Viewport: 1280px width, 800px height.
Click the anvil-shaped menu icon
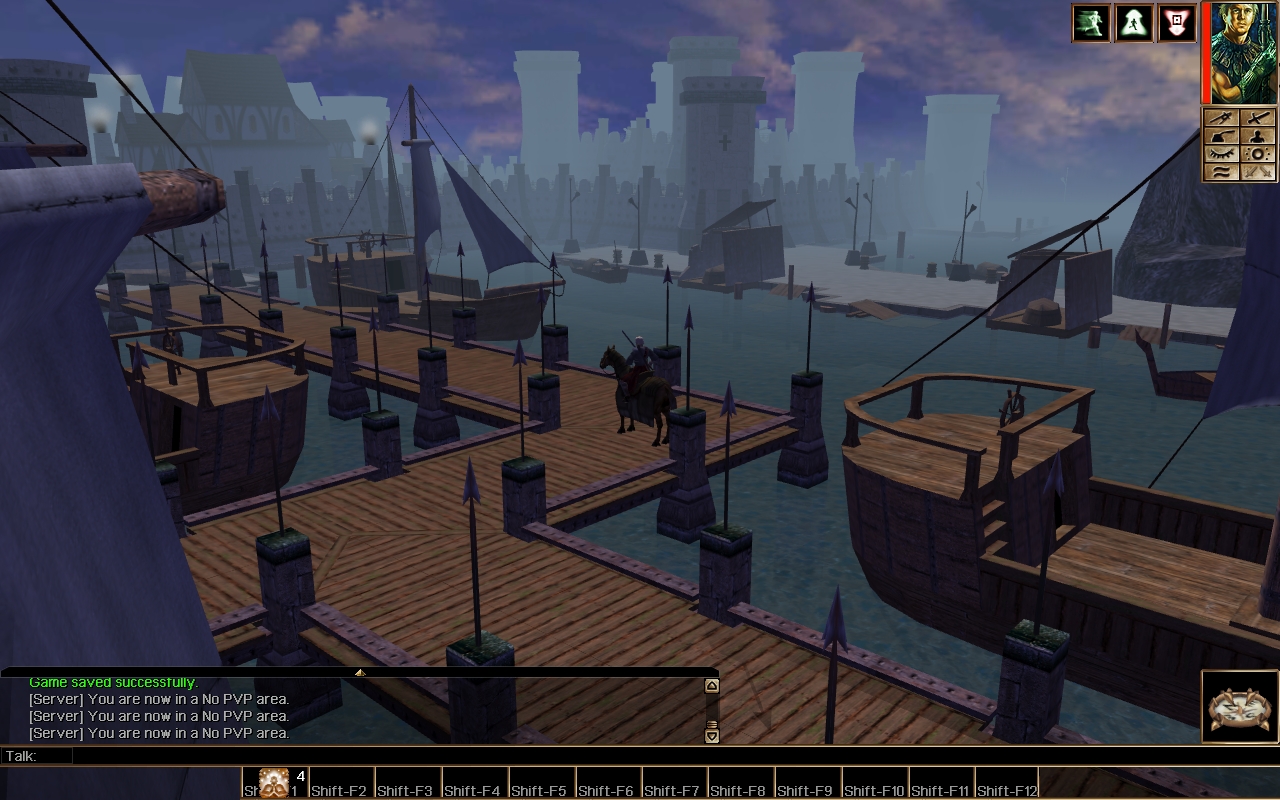click(1221, 136)
